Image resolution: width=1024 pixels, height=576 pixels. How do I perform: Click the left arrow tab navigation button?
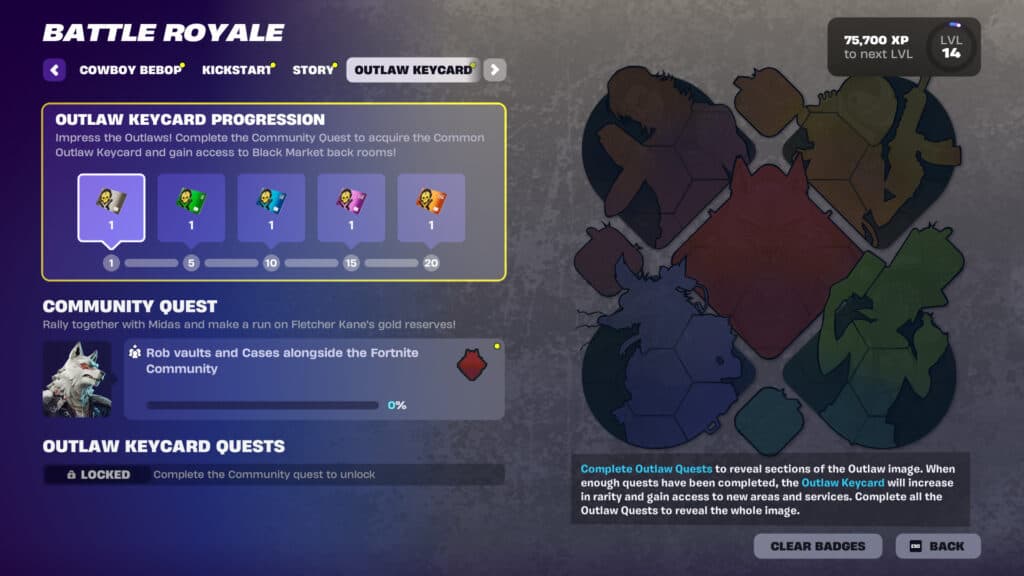coord(55,70)
